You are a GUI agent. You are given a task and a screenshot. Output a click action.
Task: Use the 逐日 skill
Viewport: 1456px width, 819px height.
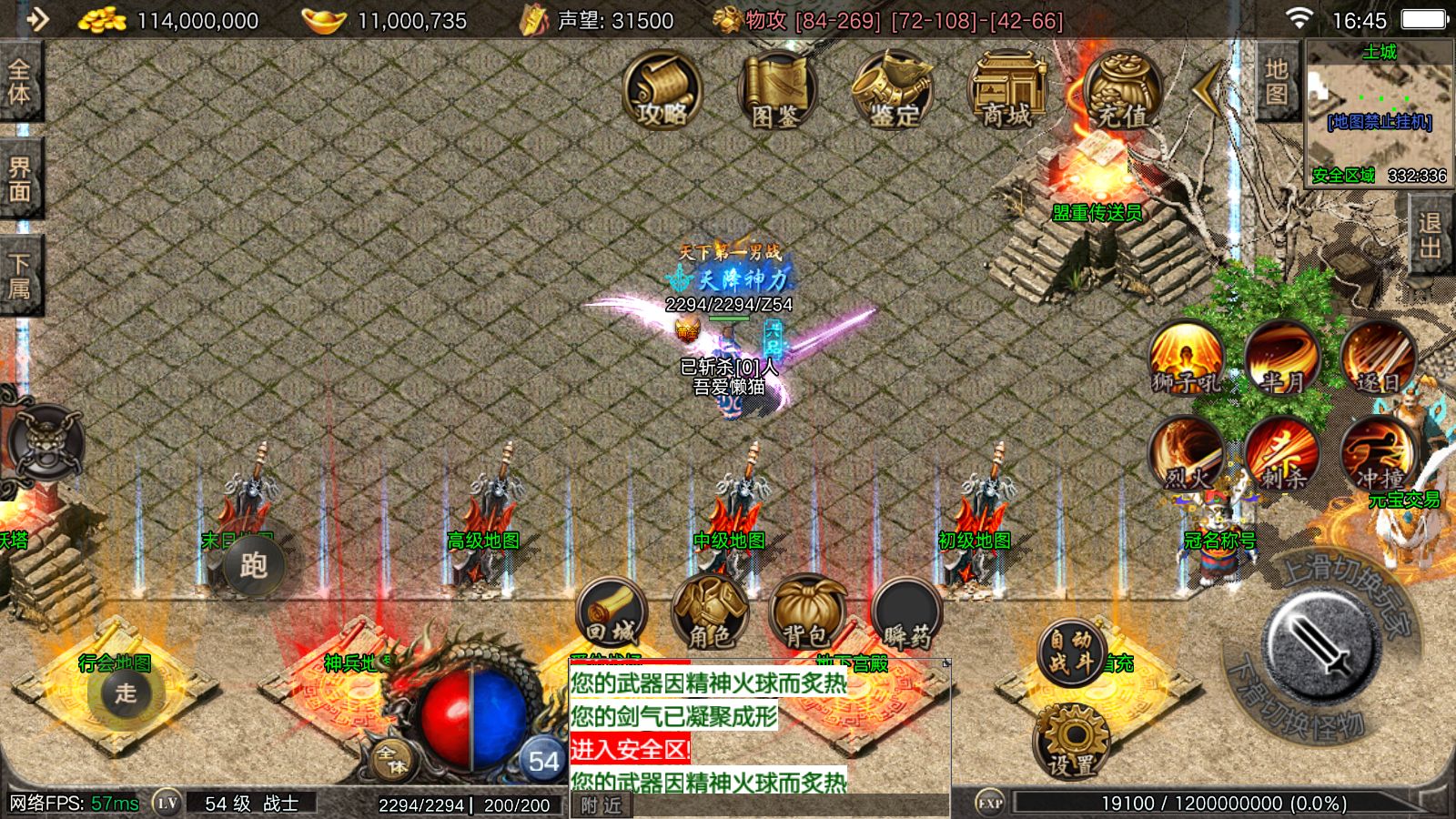pyautogui.click(x=1378, y=359)
